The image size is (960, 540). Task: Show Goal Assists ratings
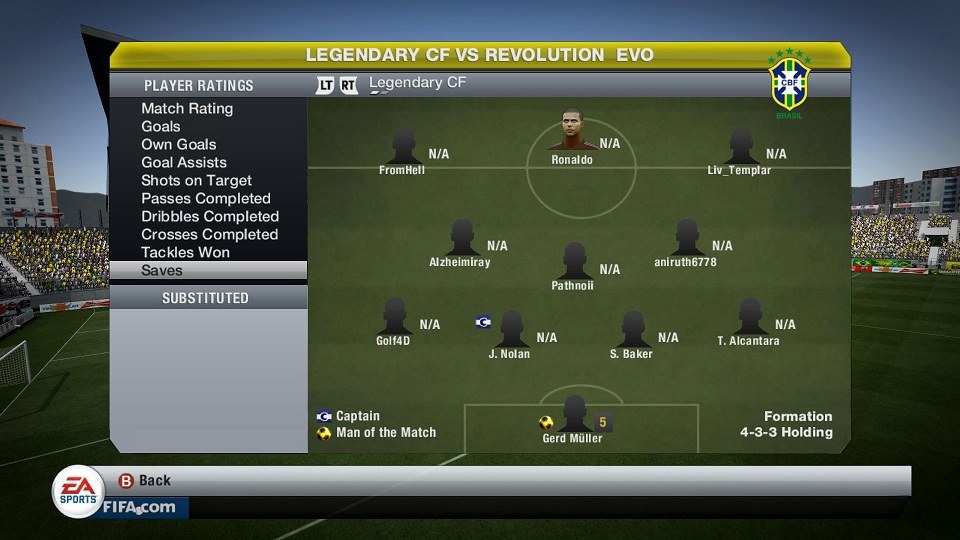pyautogui.click(x=184, y=162)
